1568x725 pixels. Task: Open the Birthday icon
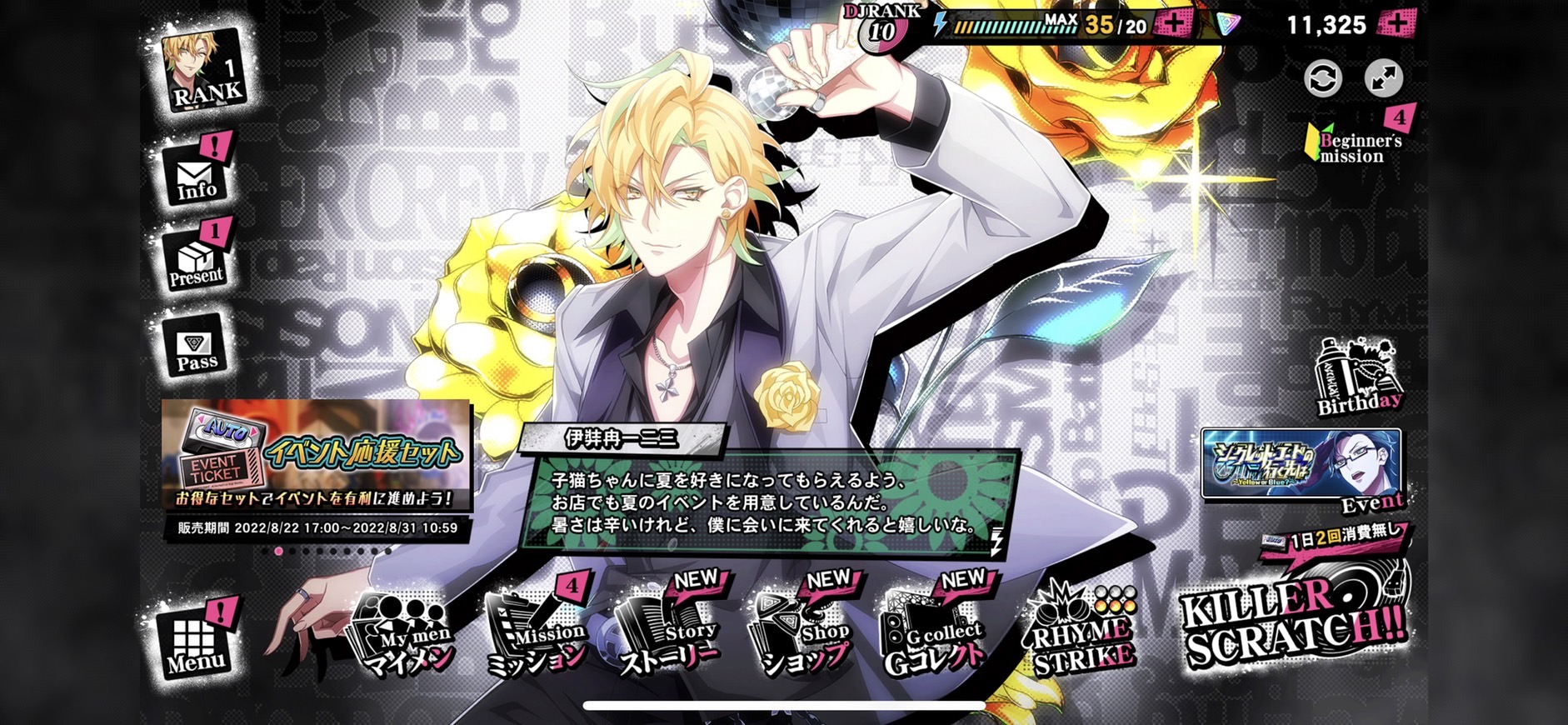point(1358,377)
